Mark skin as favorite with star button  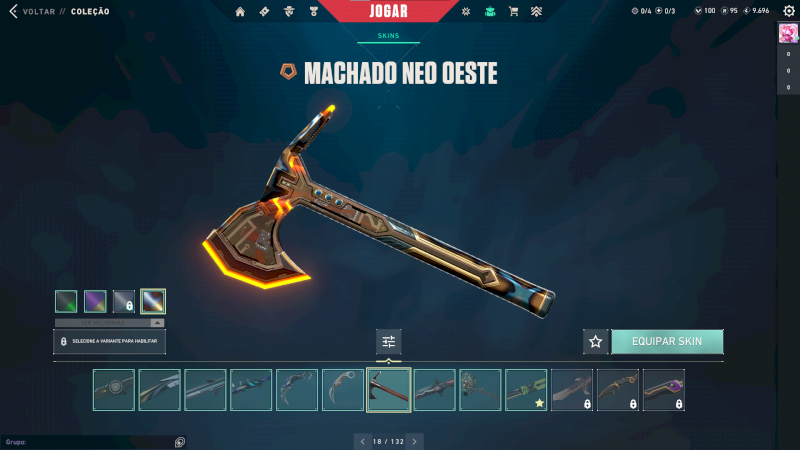point(596,342)
